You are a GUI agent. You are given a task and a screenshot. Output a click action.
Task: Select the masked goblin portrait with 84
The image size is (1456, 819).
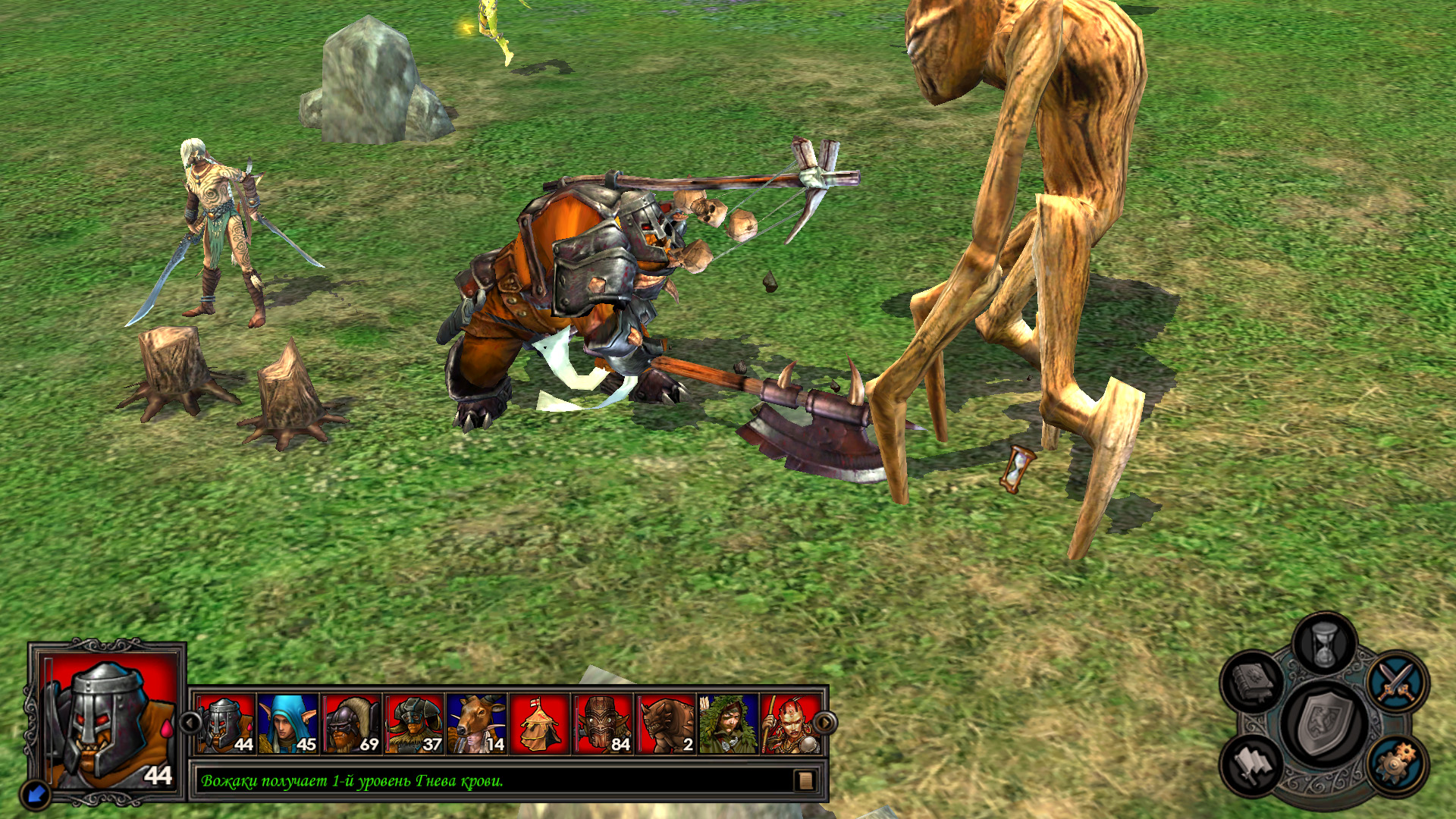(603, 724)
